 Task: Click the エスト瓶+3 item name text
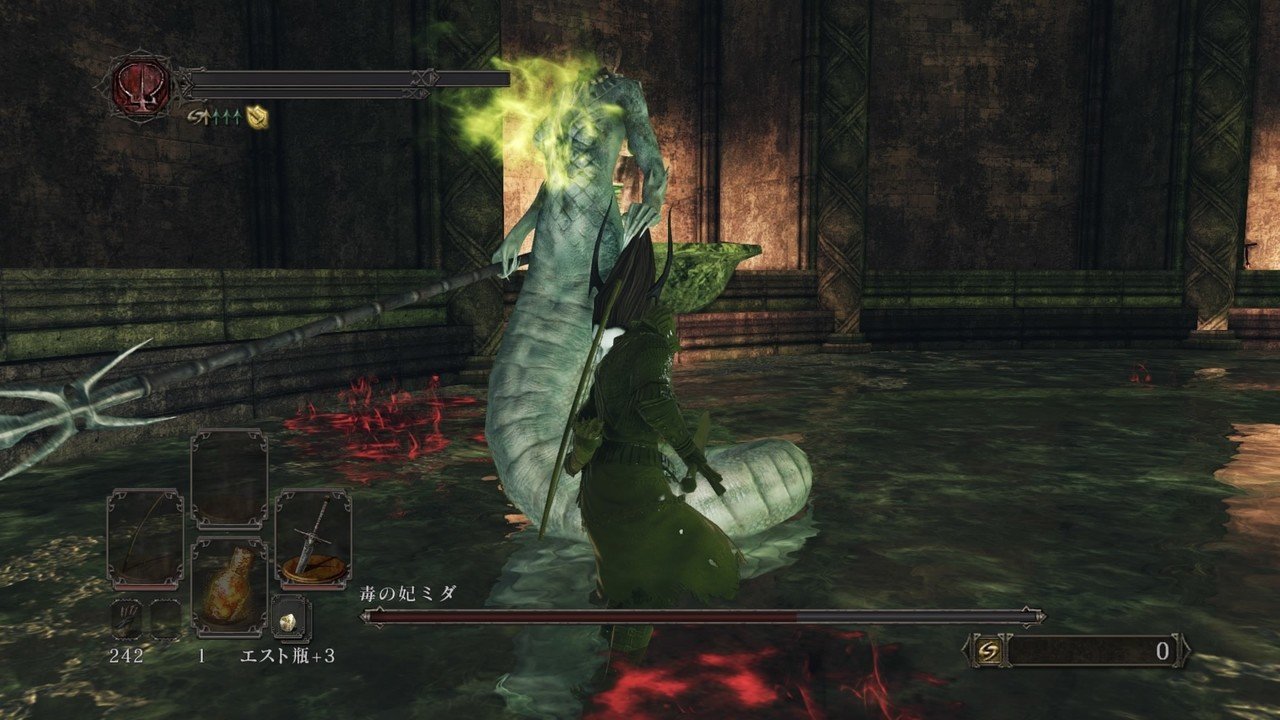[x=289, y=656]
